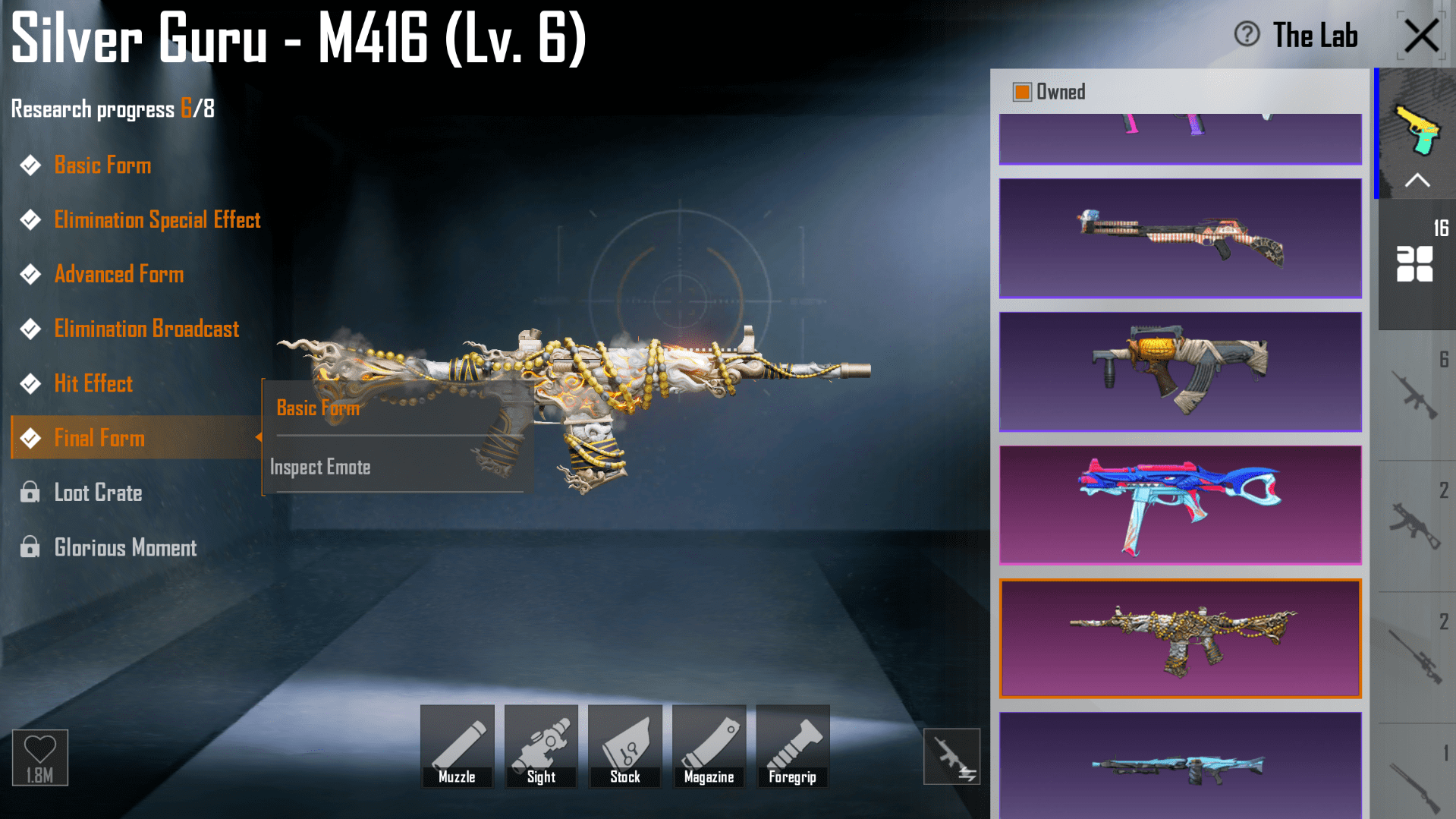Switch to the Final Form tab

[99, 438]
